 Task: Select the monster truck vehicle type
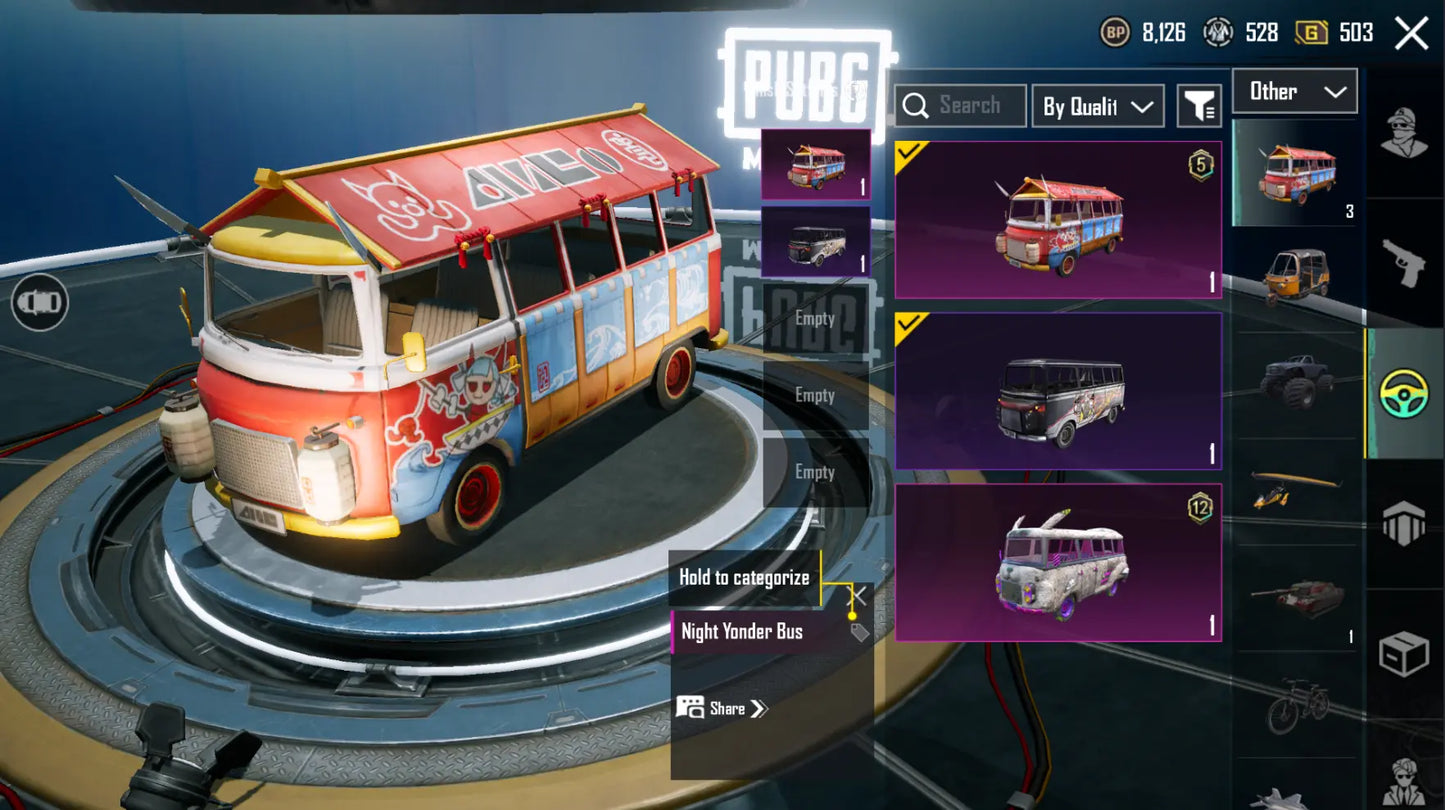[1295, 380]
